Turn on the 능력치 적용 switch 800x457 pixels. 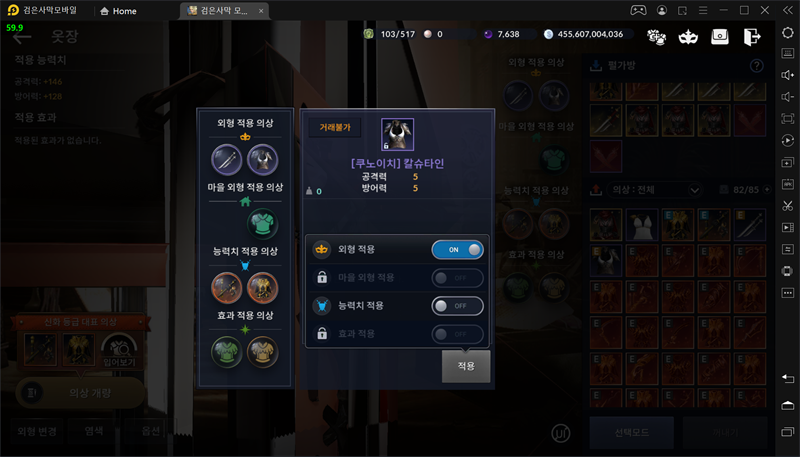click(457, 305)
